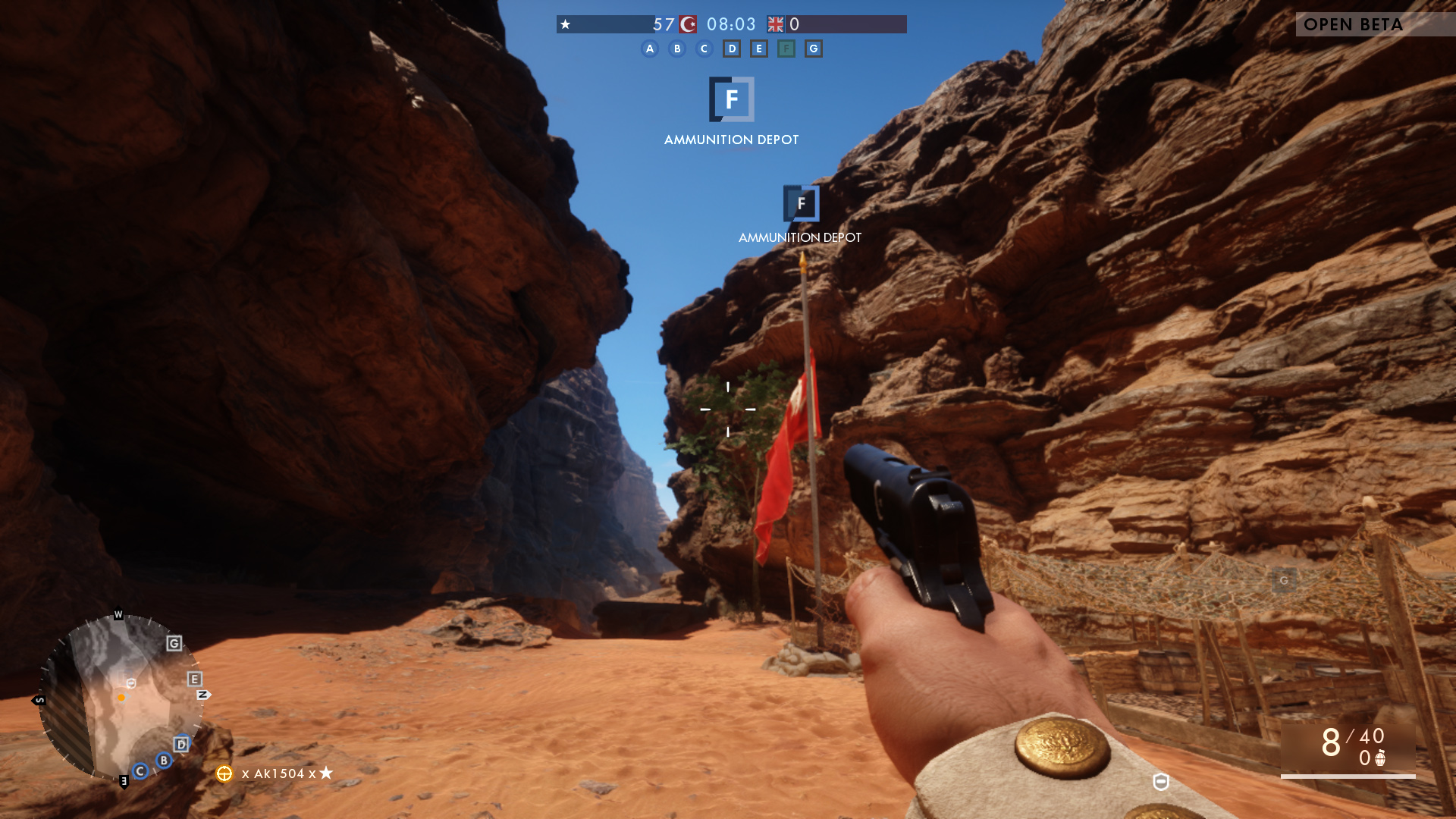1456x819 pixels.
Task: Select objective G in the top flag row
Action: (x=814, y=49)
